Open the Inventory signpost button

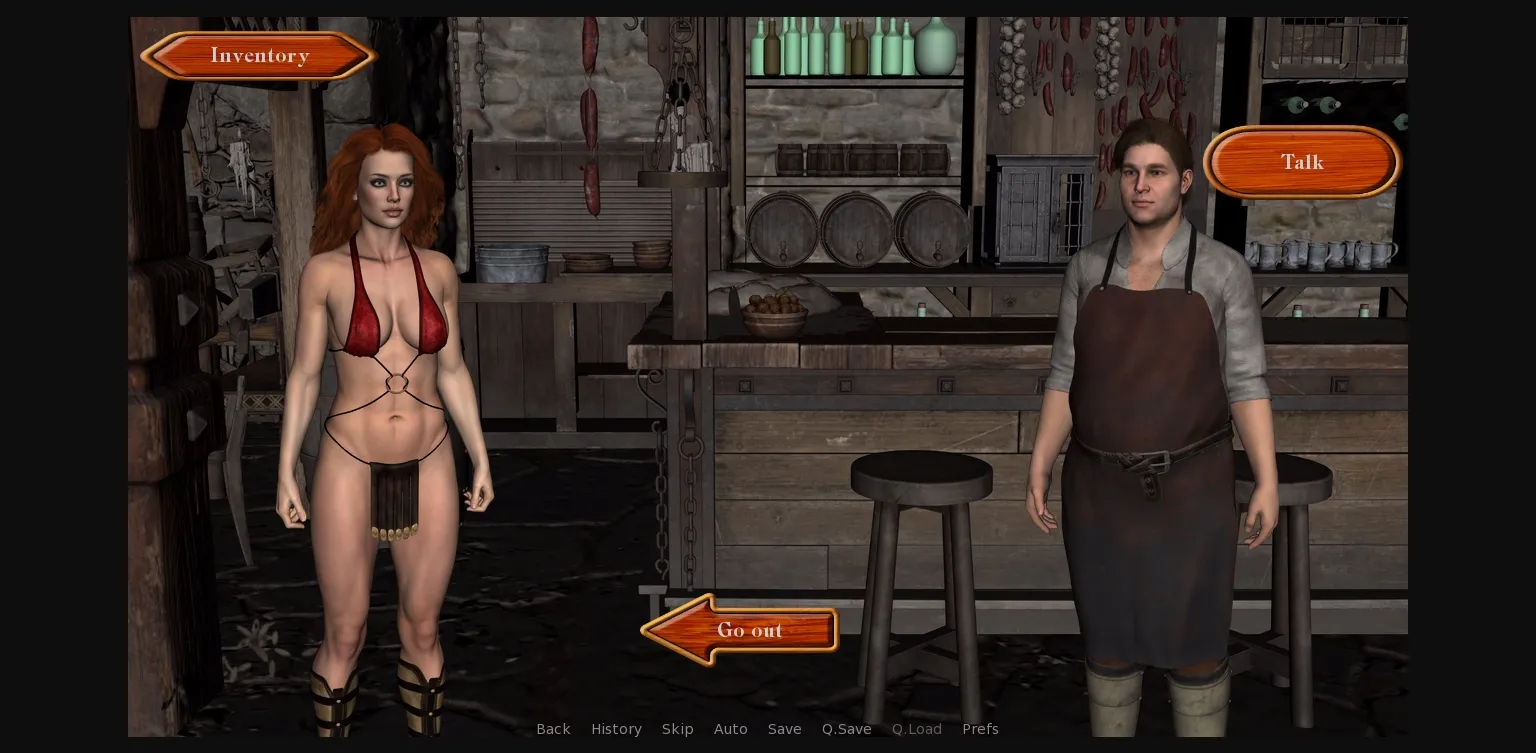(258, 55)
